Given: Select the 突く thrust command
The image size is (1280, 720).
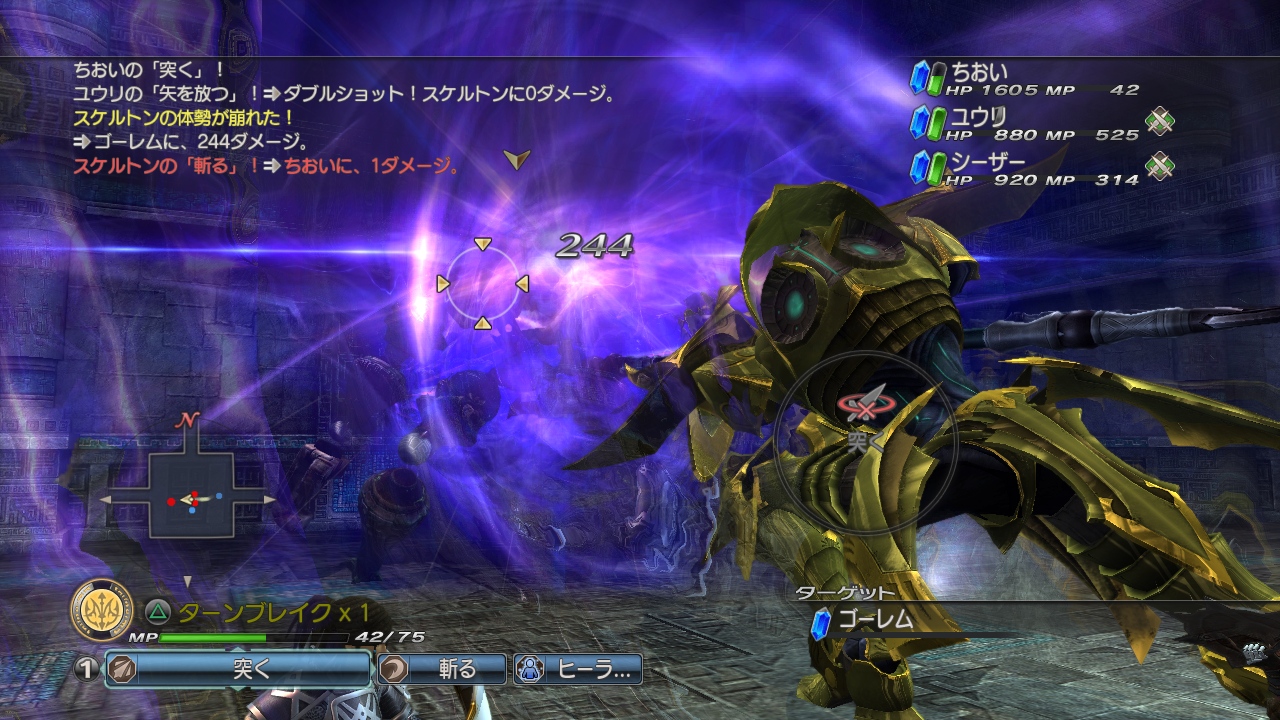Looking at the screenshot, I should (x=238, y=669).
